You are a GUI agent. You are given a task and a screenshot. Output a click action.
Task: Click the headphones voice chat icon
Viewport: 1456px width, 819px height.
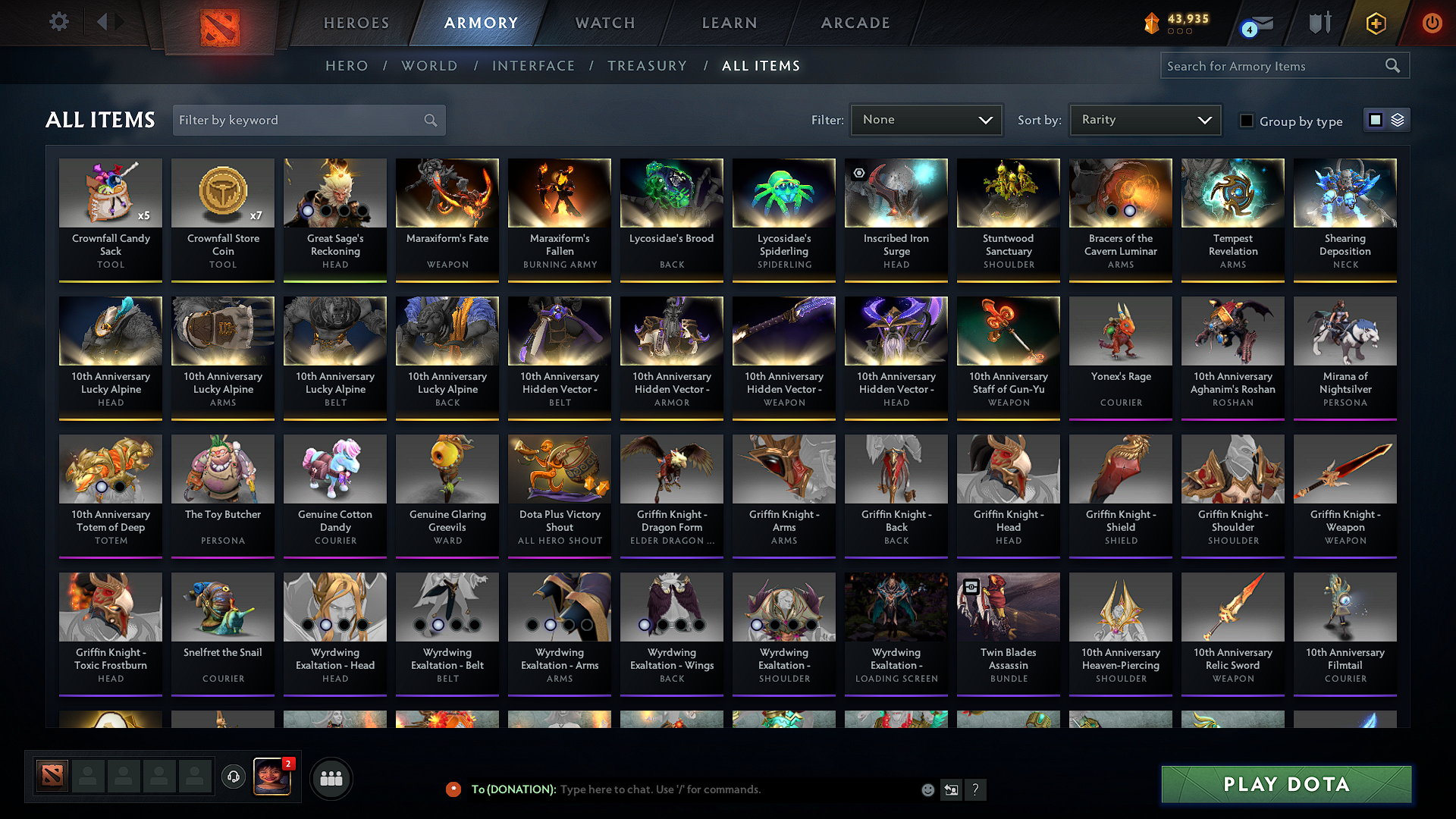[233, 777]
